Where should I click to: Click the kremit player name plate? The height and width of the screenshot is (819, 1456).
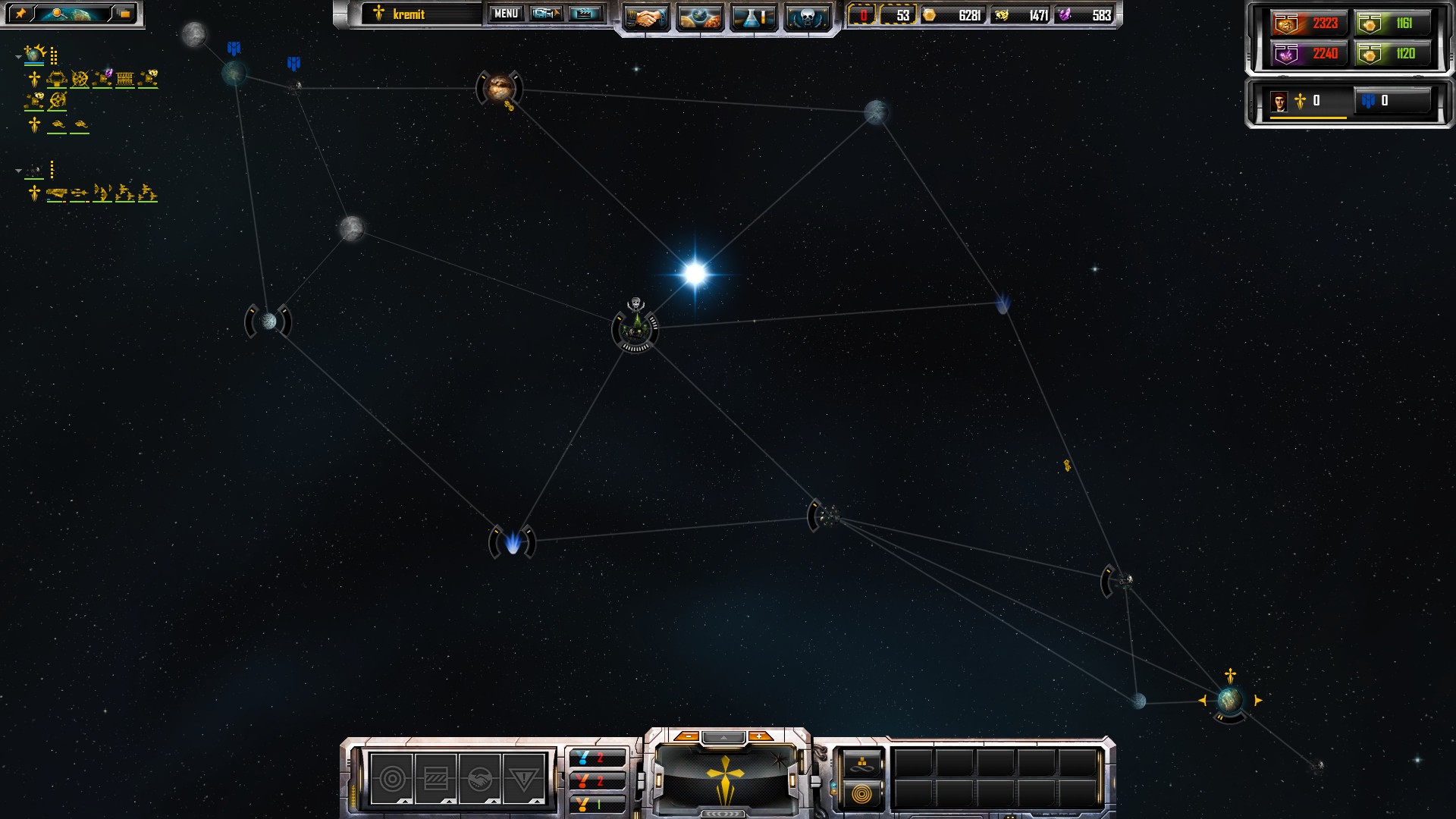[421, 14]
